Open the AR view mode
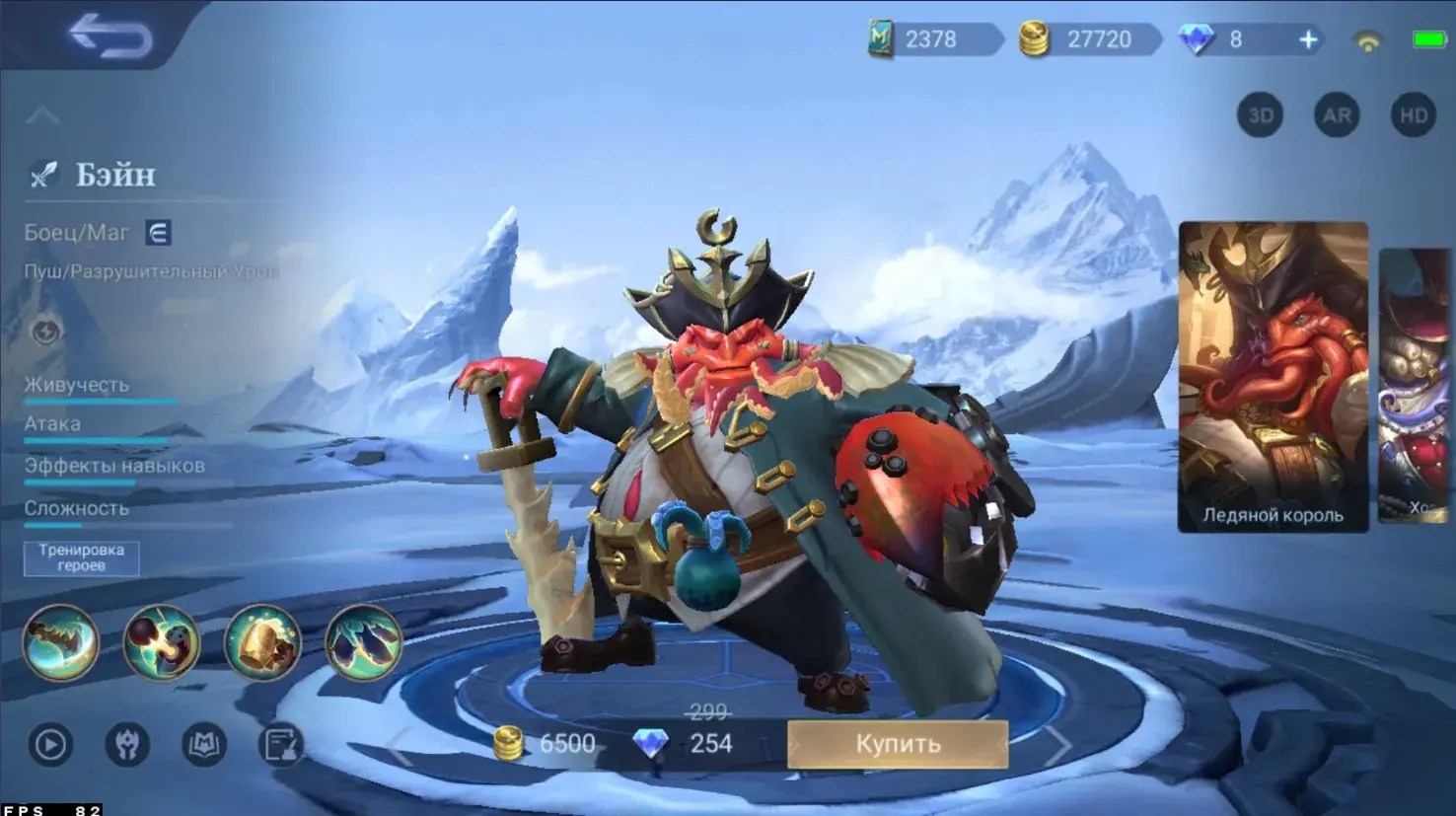The height and width of the screenshot is (816, 1456). (1337, 115)
